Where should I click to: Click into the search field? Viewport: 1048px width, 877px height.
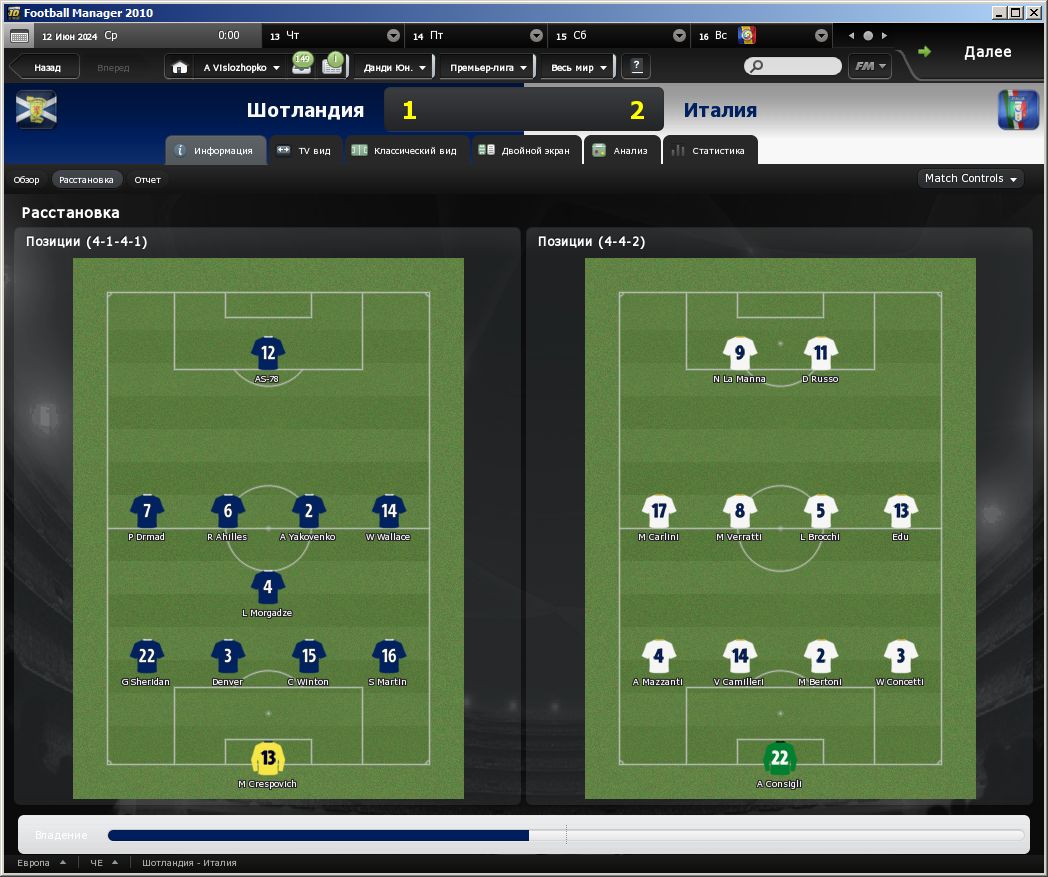click(799, 67)
